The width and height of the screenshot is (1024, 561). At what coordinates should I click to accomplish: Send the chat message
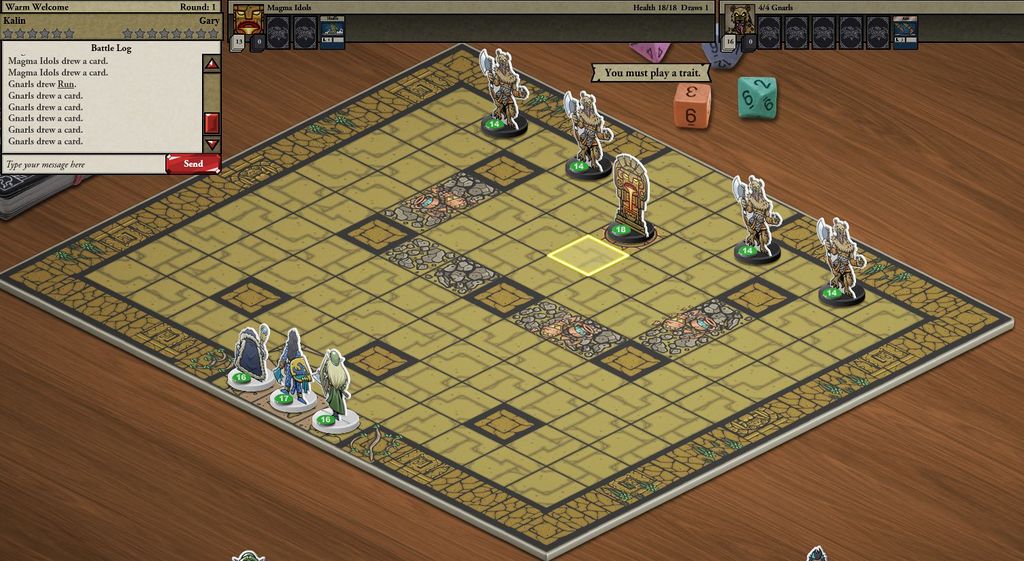[x=193, y=164]
